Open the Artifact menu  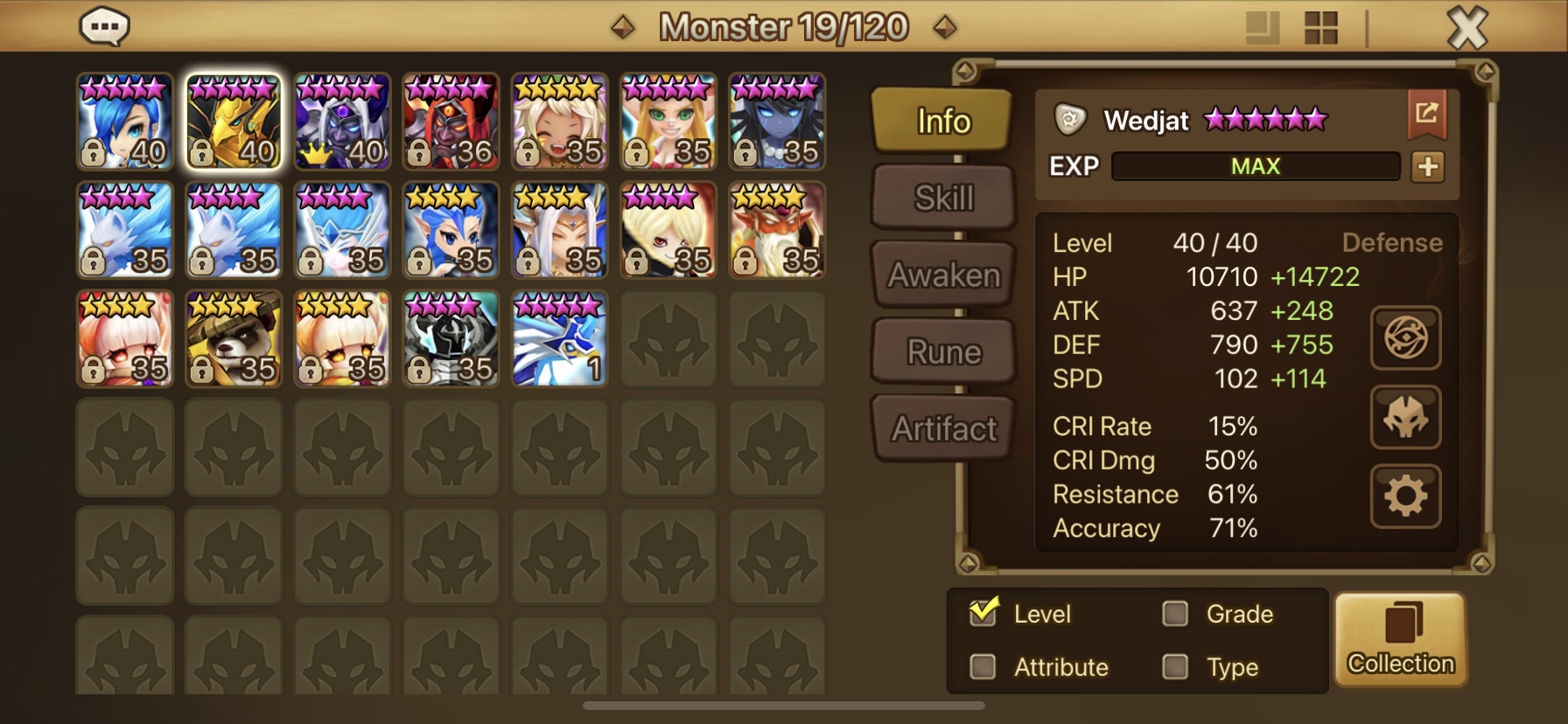pyautogui.click(x=942, y=427)
